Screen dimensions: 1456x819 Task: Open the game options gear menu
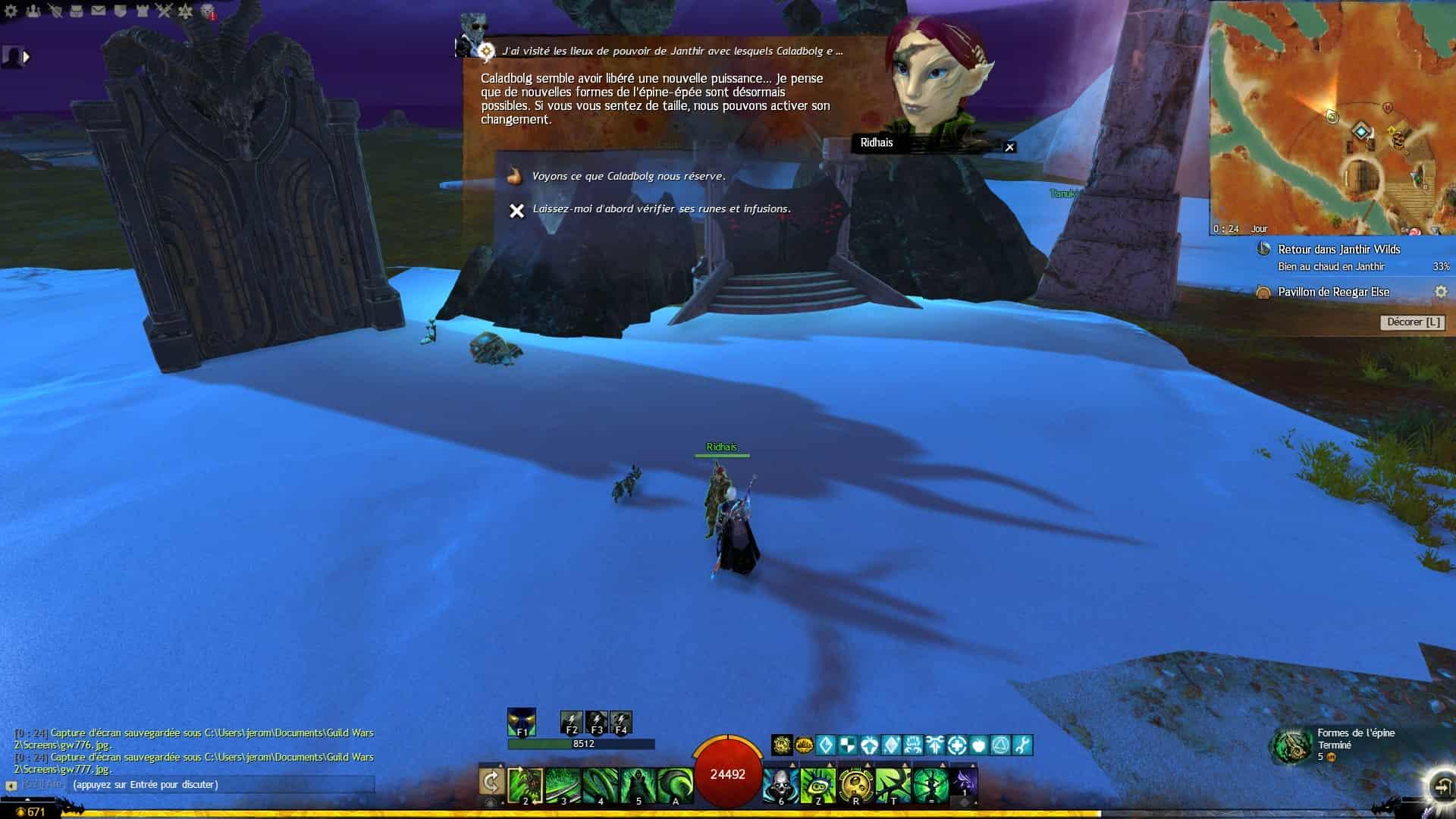10,11
